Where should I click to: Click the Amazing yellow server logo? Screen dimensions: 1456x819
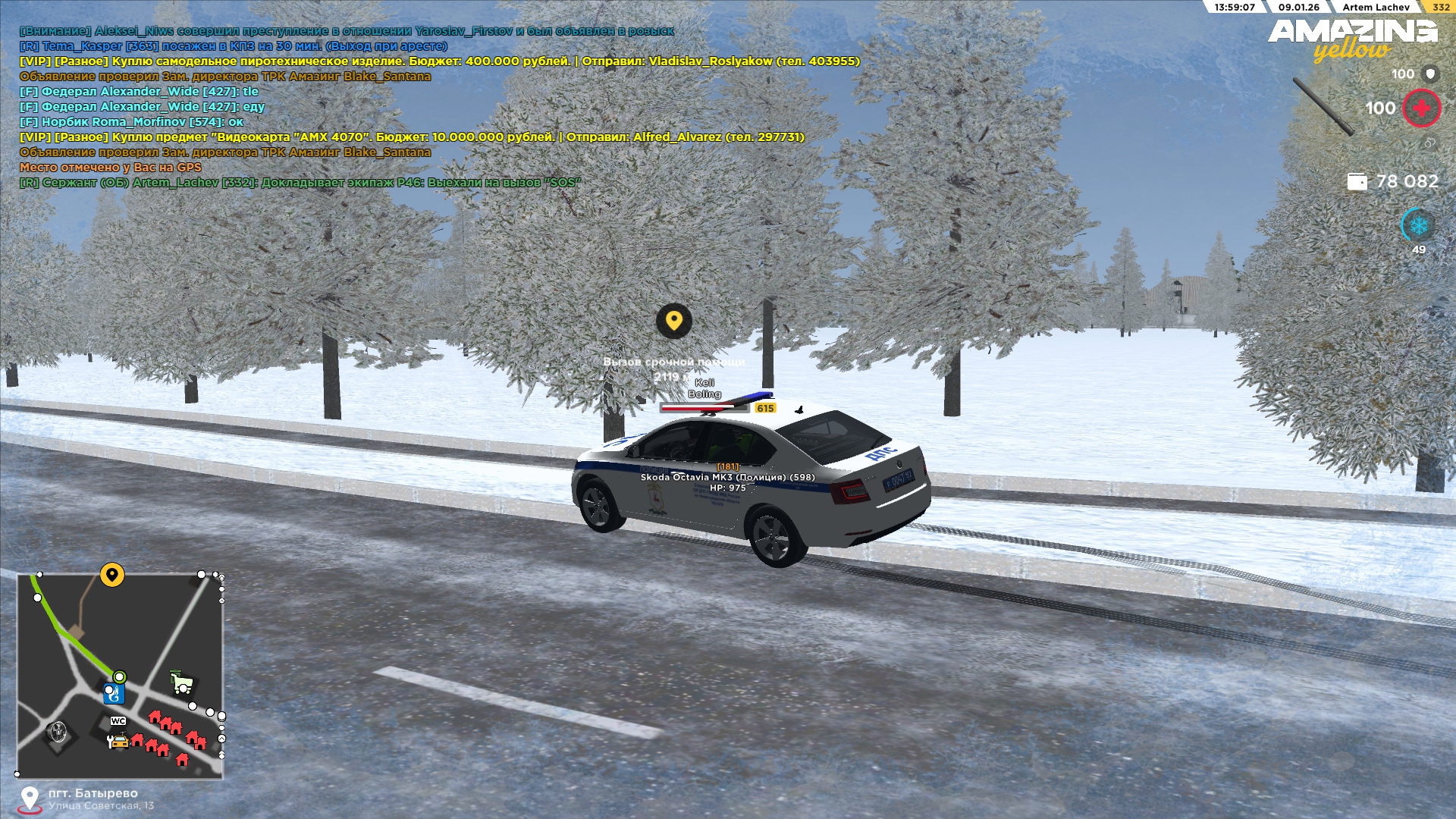tap(1352, 39)
